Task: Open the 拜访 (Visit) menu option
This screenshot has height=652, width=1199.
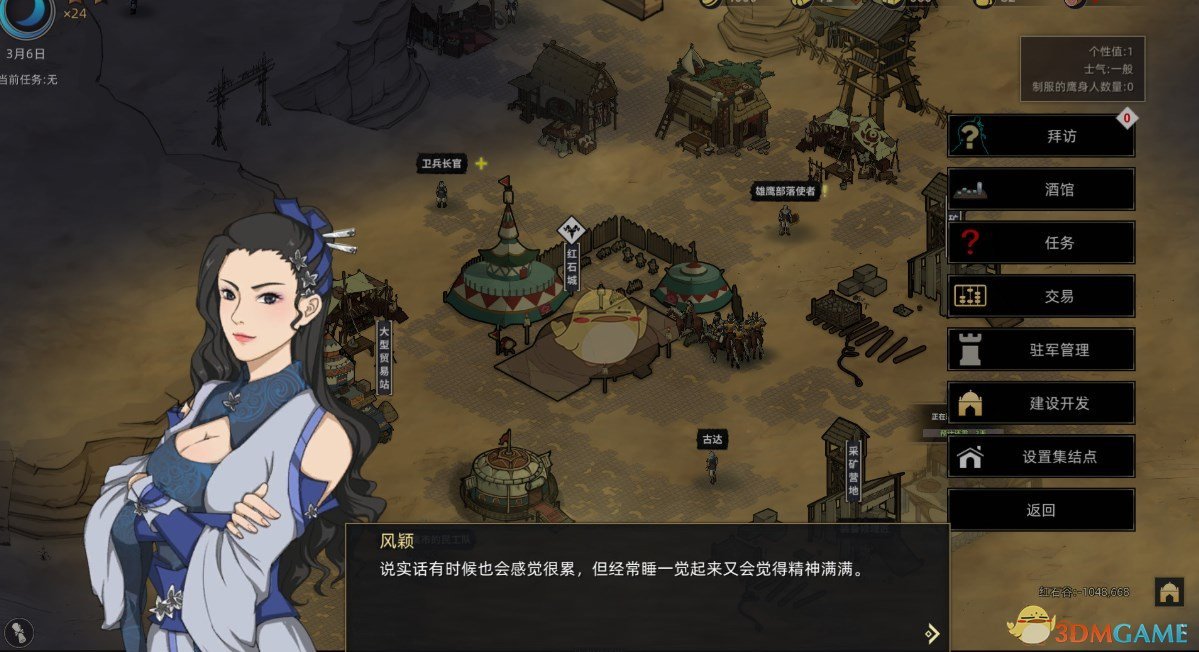Action: coord(1040,136)
